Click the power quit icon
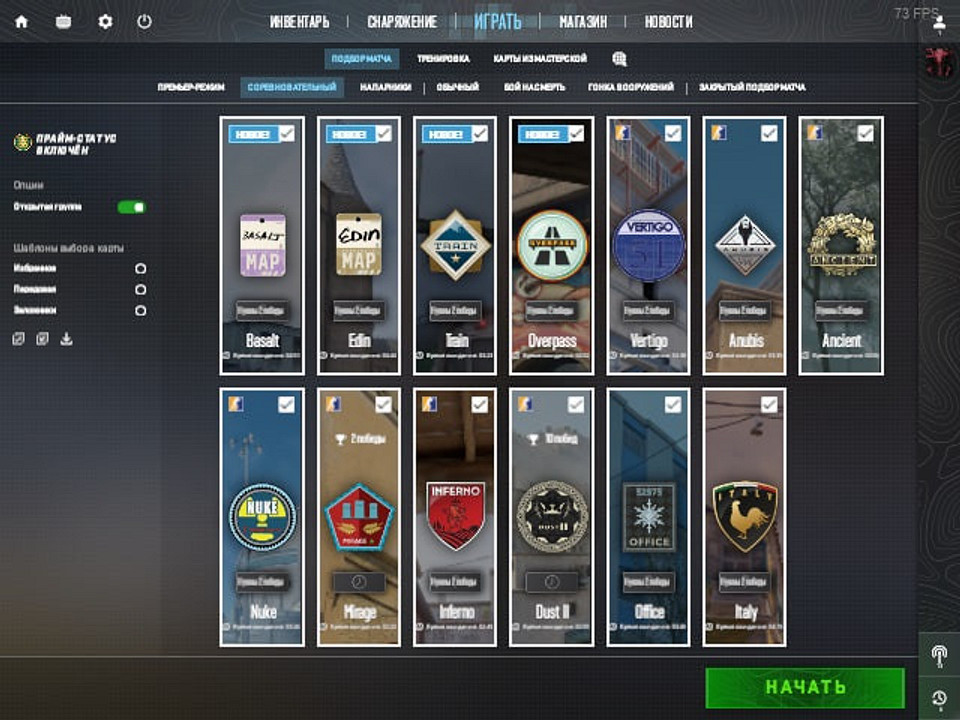Image resolution: width=960 pixels, height=720 pixels. pyautogui.click(x=144, y=21)
